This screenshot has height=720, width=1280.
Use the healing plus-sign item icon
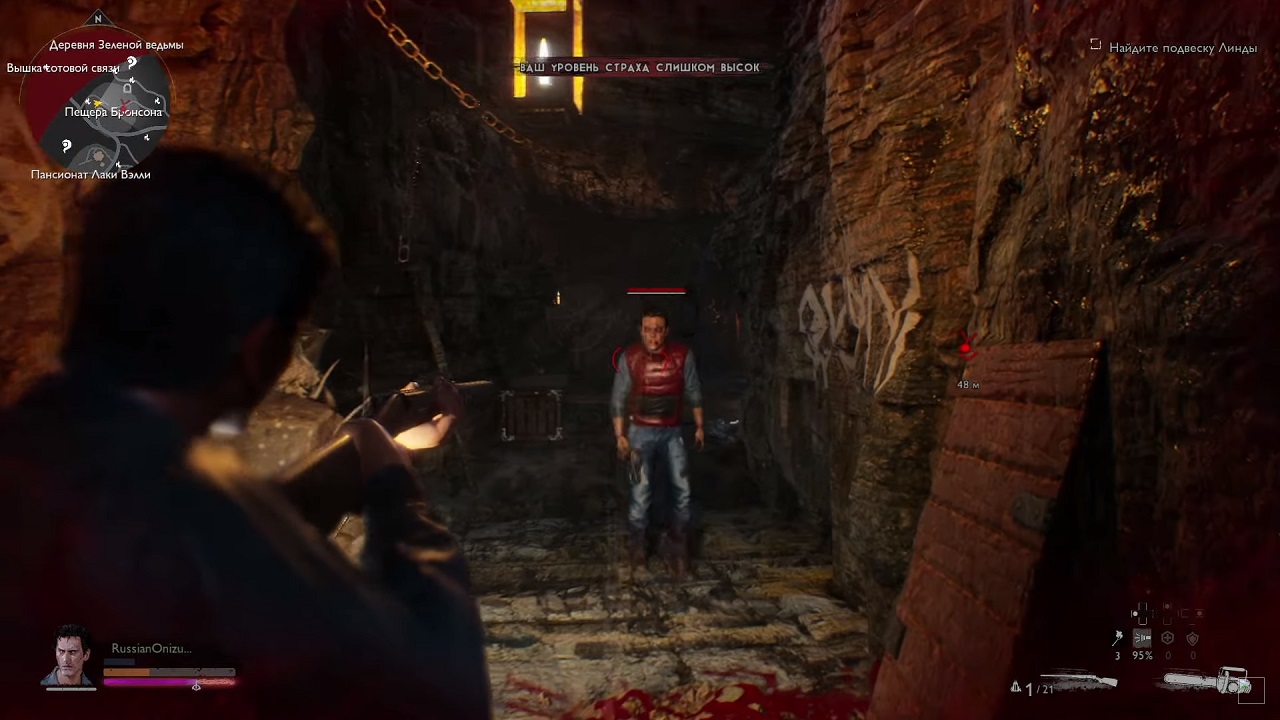pos(1167,638)
